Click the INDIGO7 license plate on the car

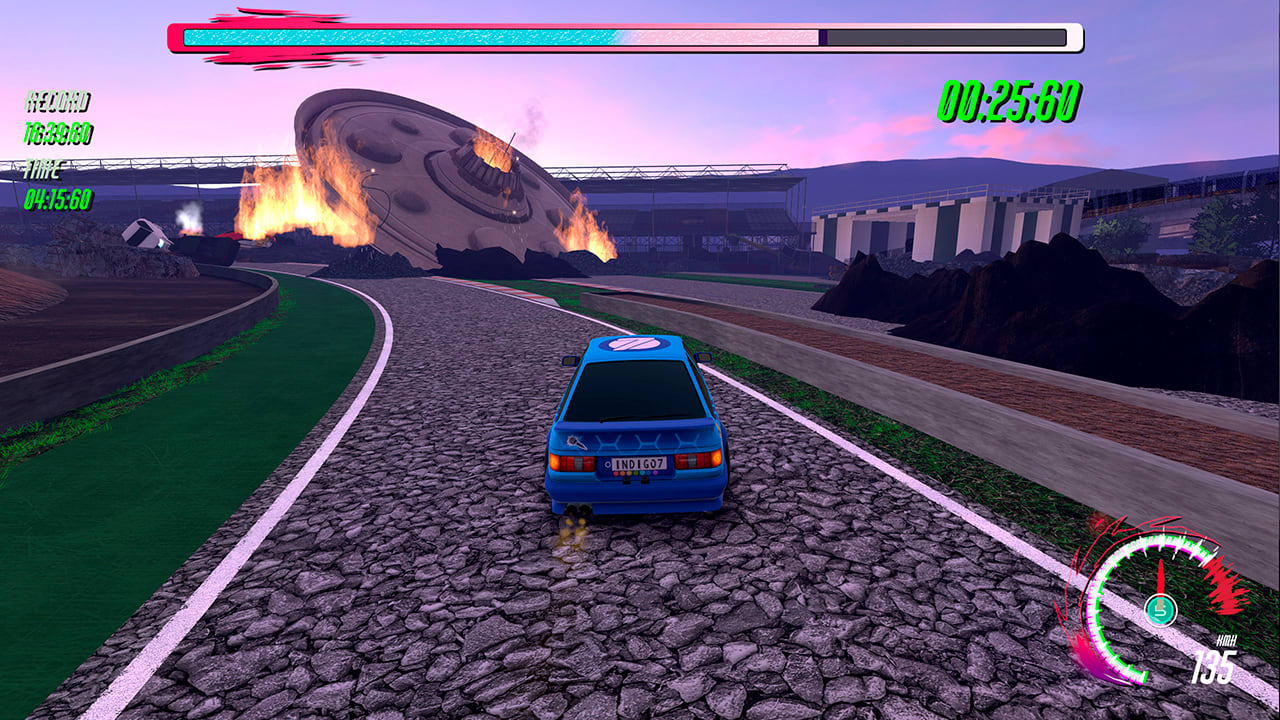point(639,463)
